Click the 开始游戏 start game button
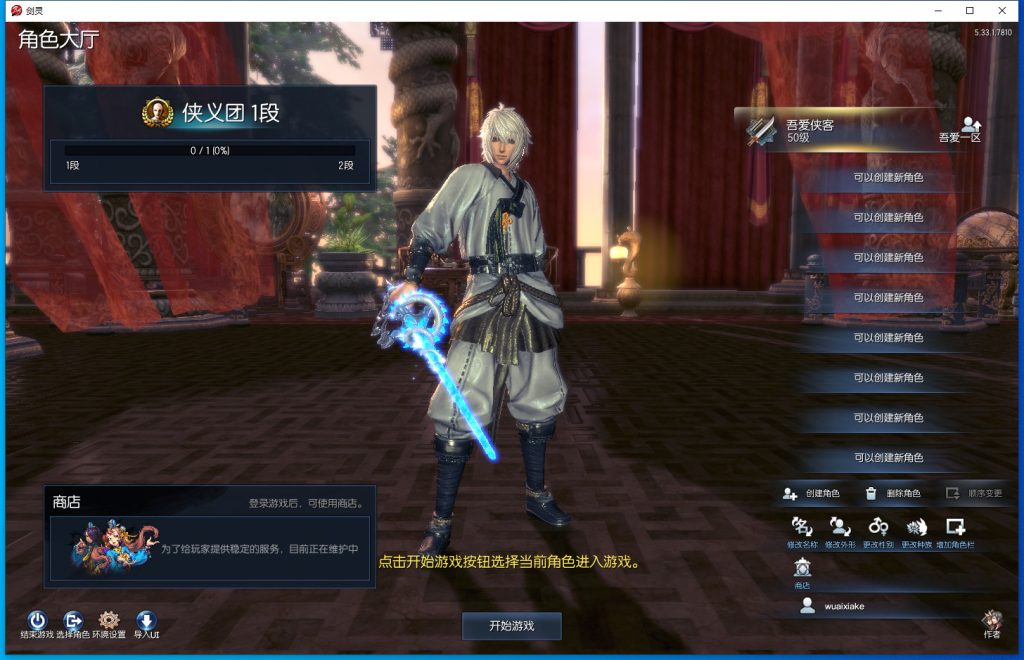 (x=511, y=626)
